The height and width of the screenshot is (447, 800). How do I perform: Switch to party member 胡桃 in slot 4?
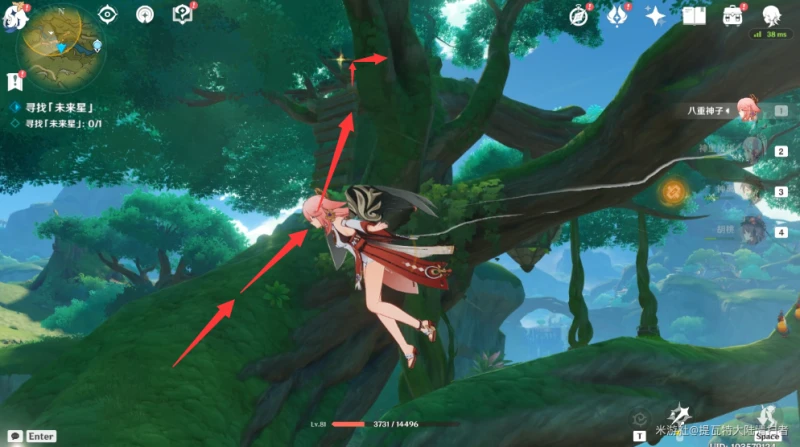(x=748, y=231)
